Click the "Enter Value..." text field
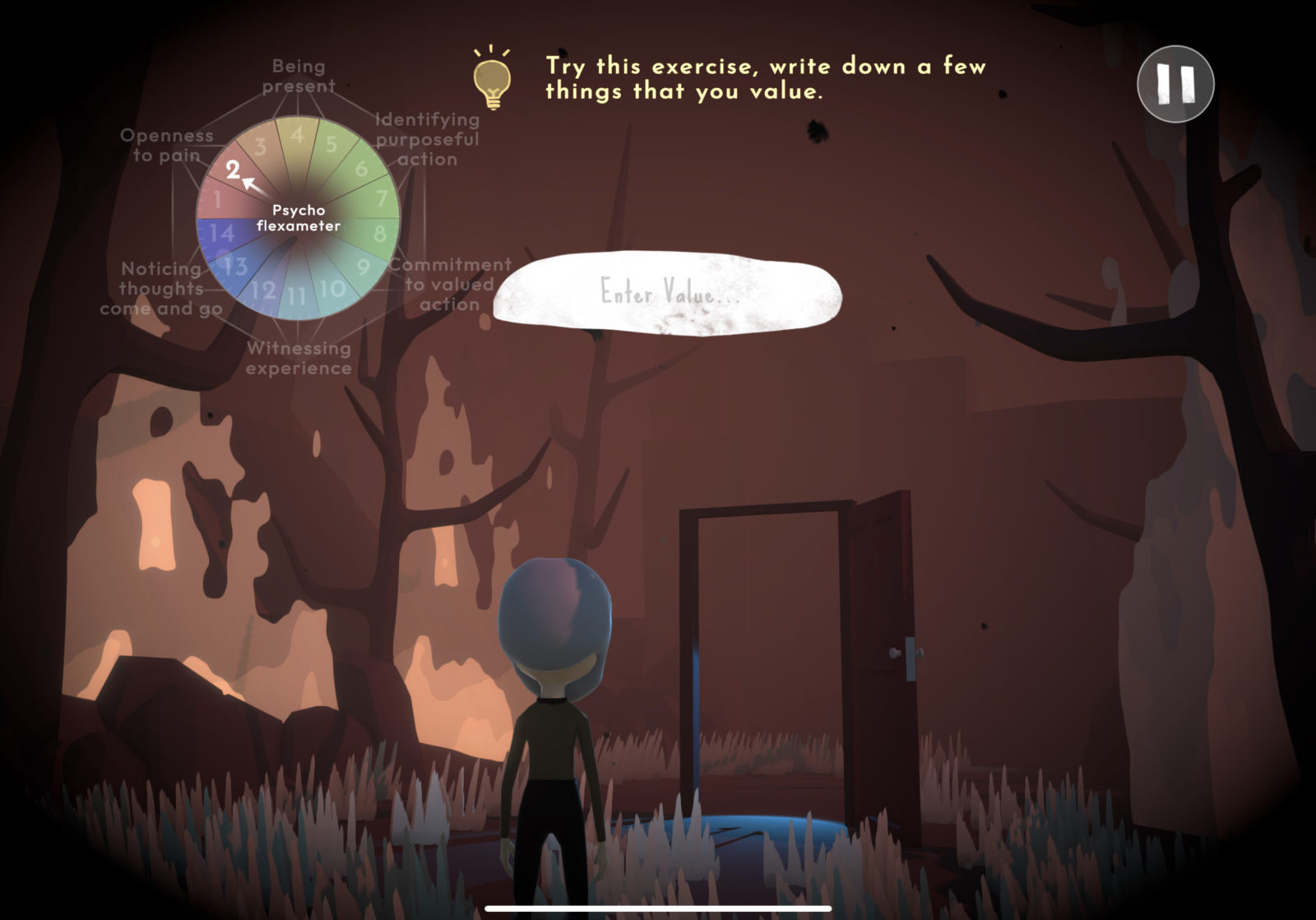The width and height of the screenshot is (1316, 920). coord(668,293)
